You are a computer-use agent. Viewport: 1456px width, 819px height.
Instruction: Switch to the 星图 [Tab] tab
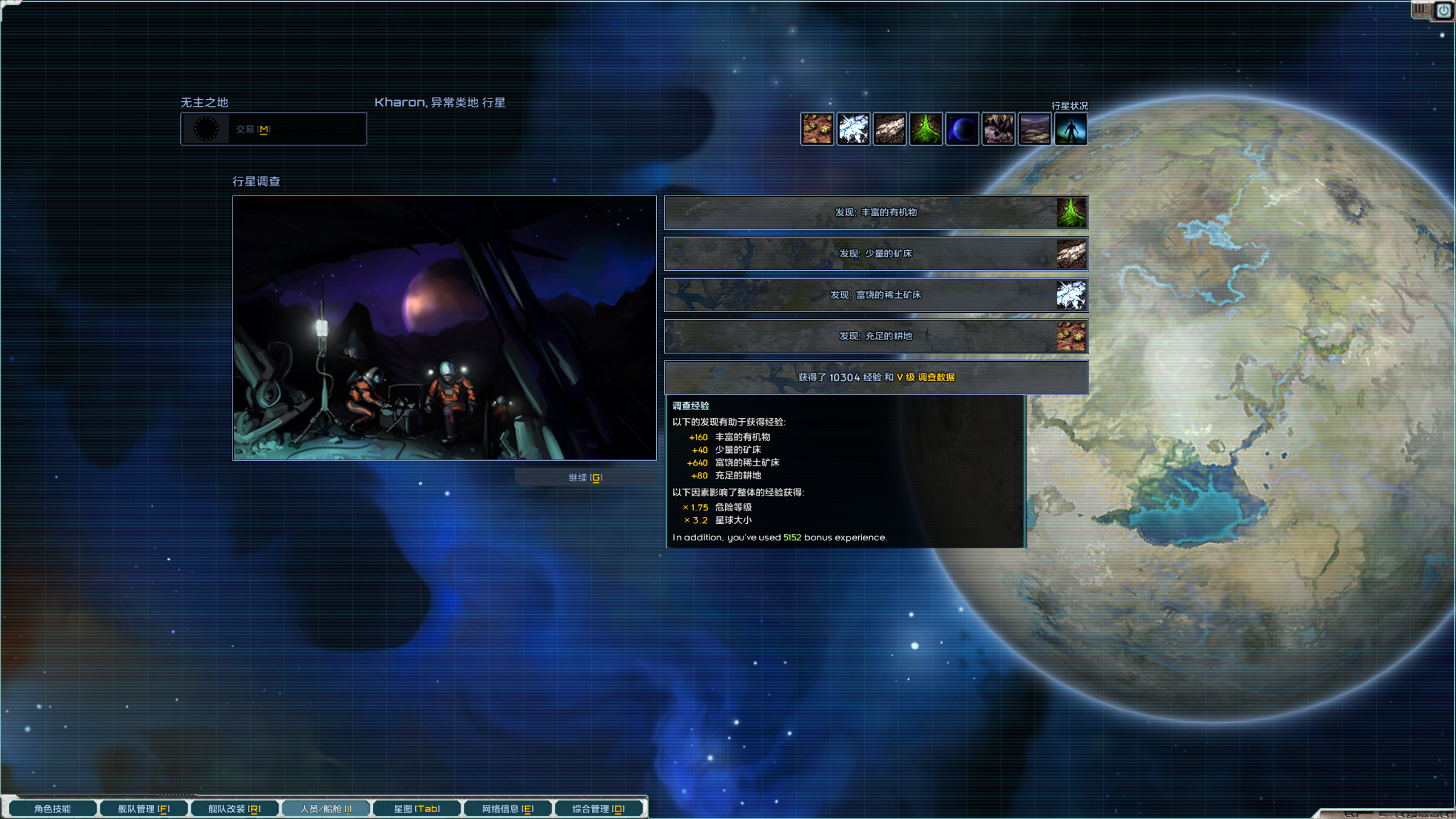pos(416,807)
